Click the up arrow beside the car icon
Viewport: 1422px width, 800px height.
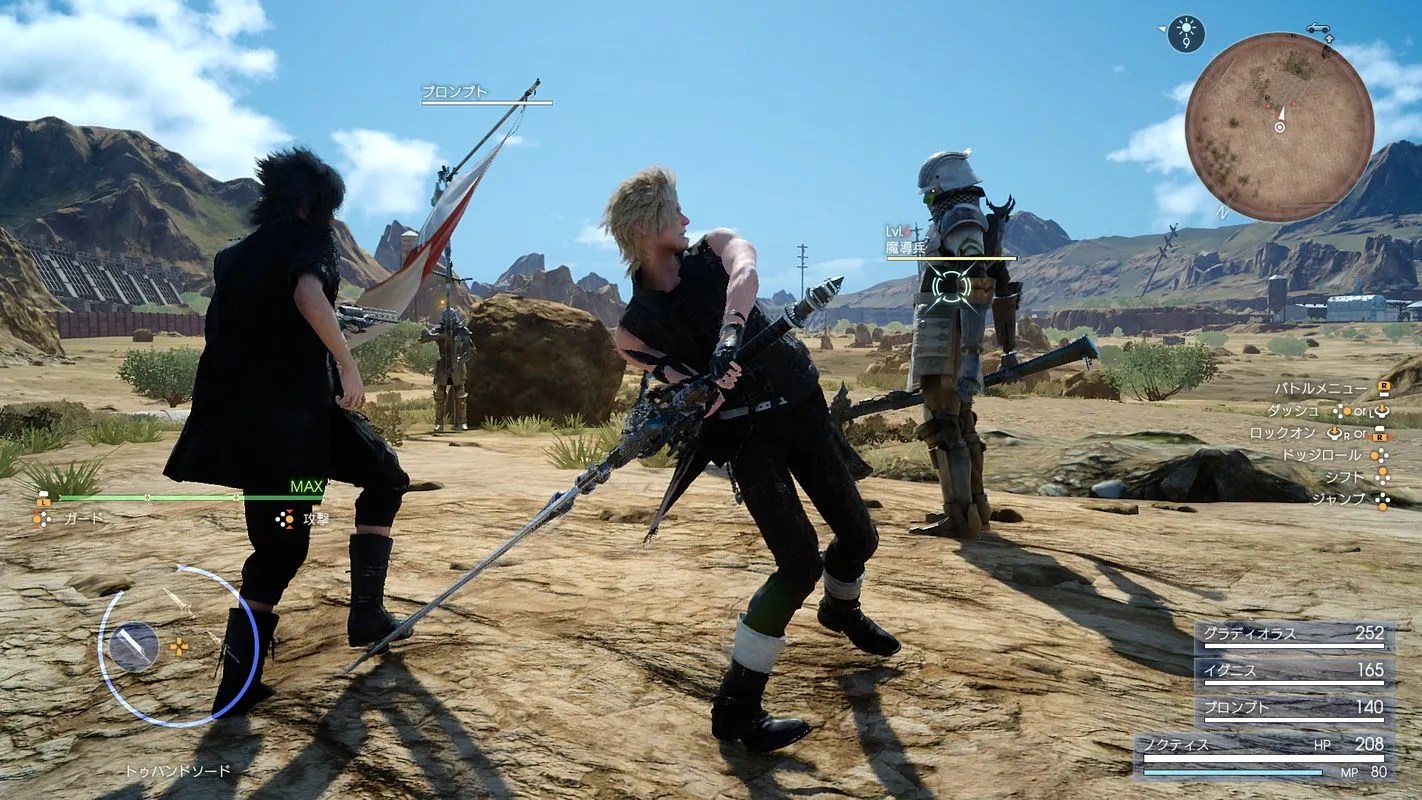(x=1330, y=38)
